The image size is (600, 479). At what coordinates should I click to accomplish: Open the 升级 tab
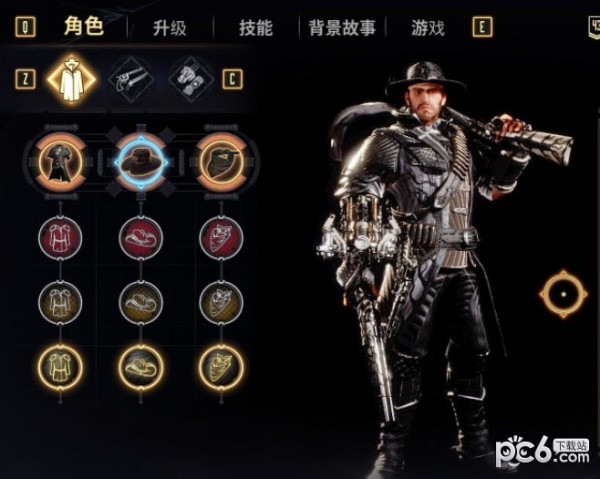(x=170, y=27)
